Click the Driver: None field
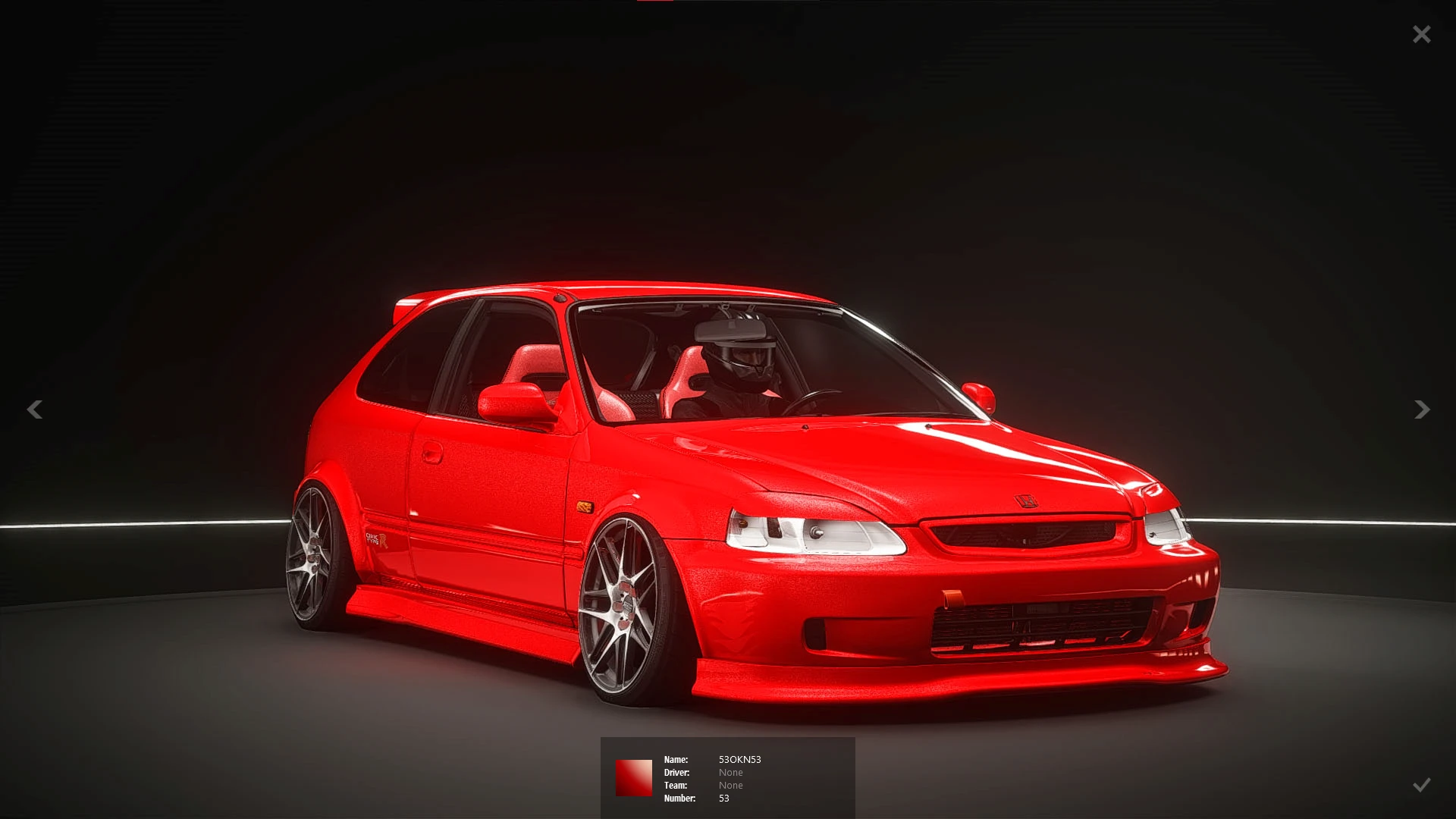The image size is (1456, 819). (730, 772)
